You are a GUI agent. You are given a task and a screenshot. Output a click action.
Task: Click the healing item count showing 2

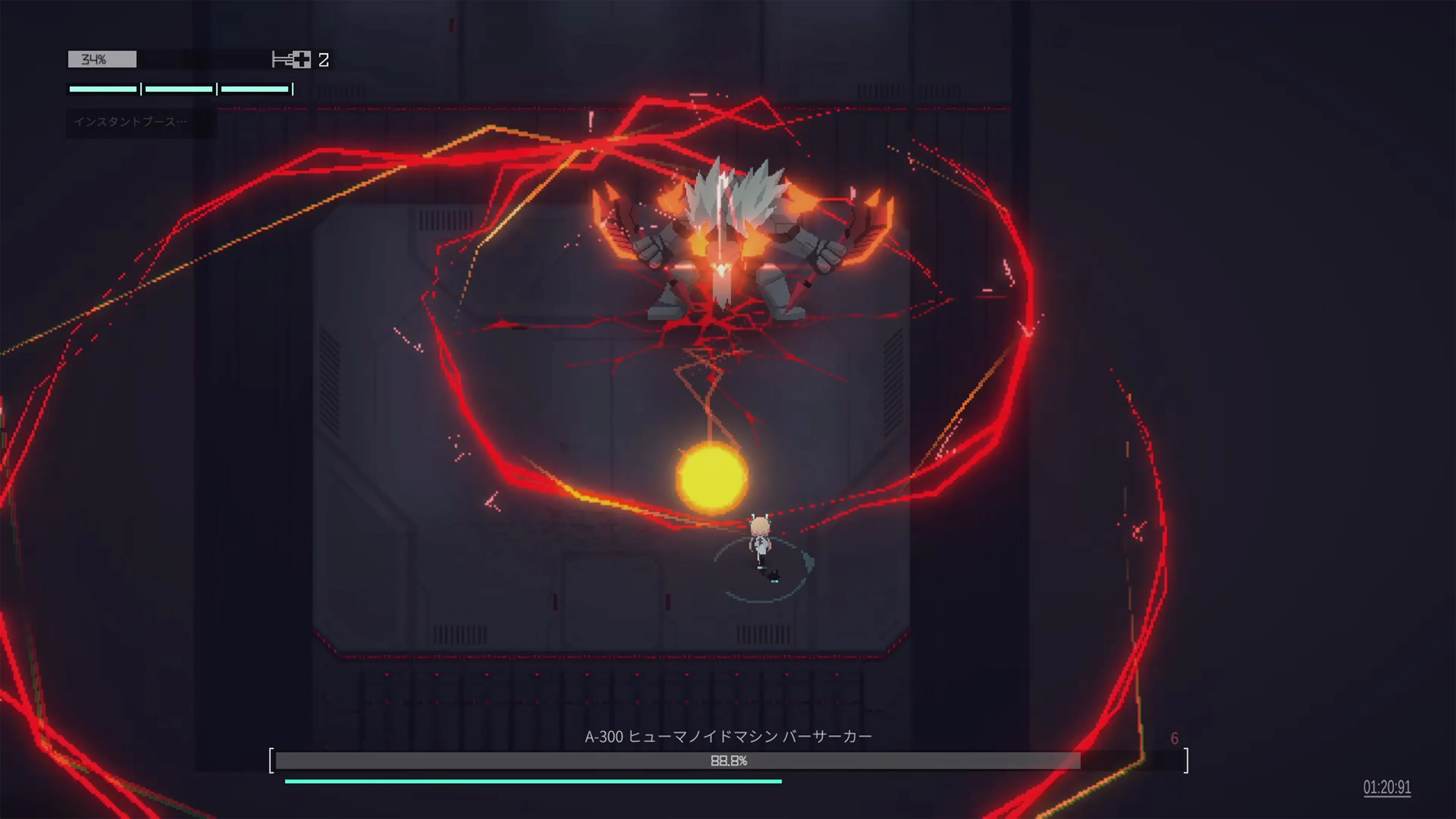[x=324, y=60]
